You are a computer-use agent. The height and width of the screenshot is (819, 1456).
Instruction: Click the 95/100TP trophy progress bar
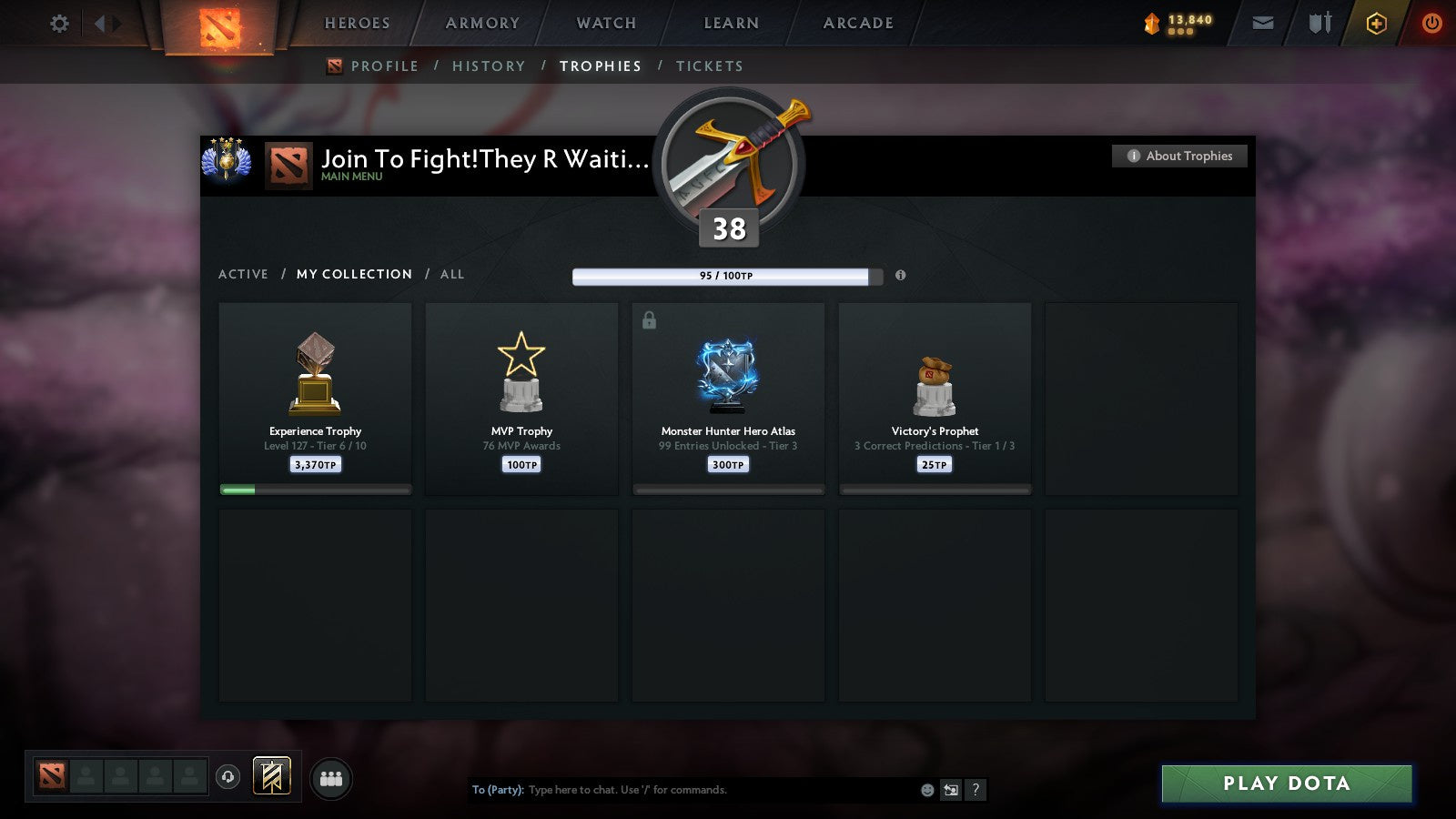click(x=723, y=276)
